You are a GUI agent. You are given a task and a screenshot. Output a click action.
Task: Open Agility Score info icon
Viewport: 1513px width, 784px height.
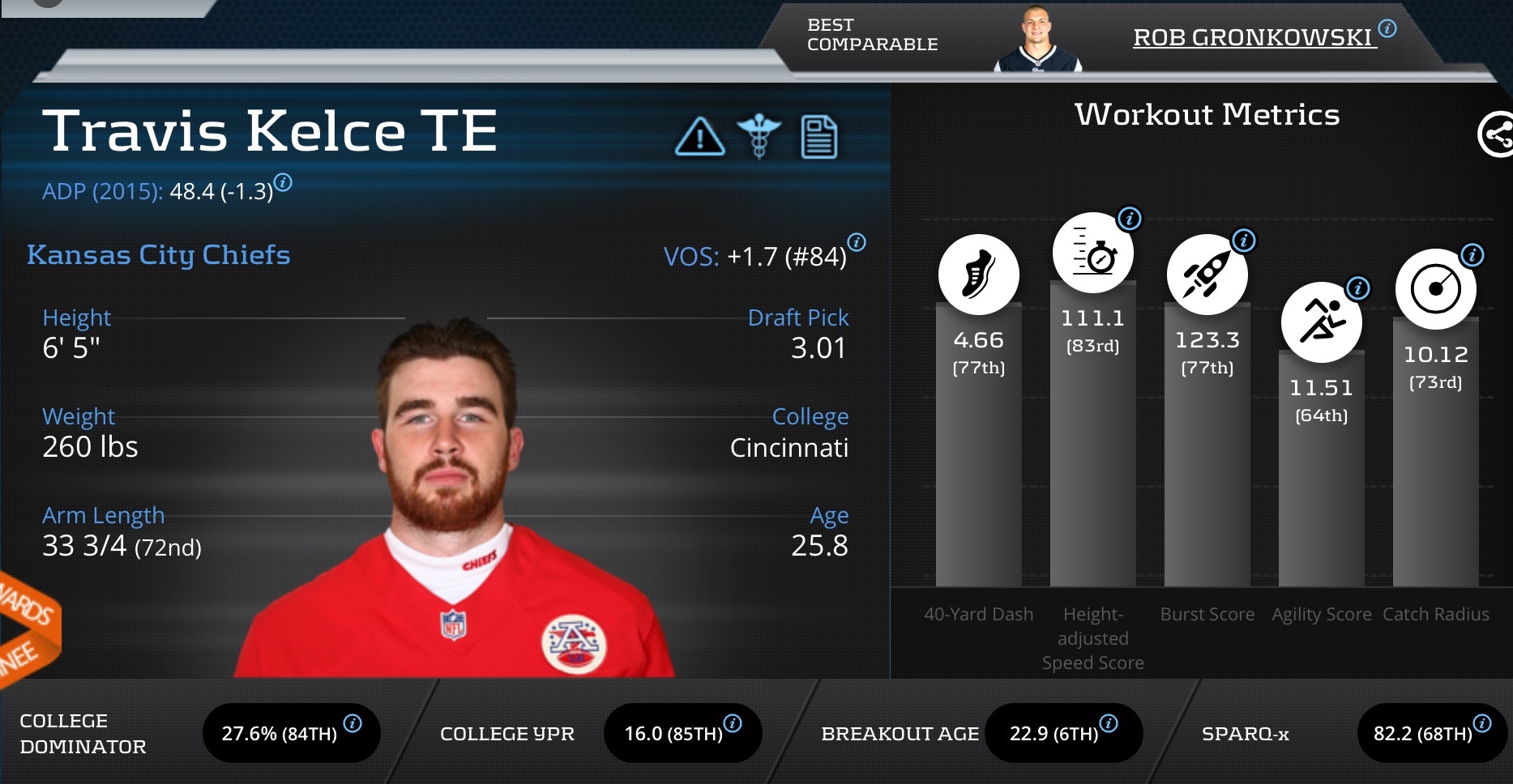coord(1357,288)
